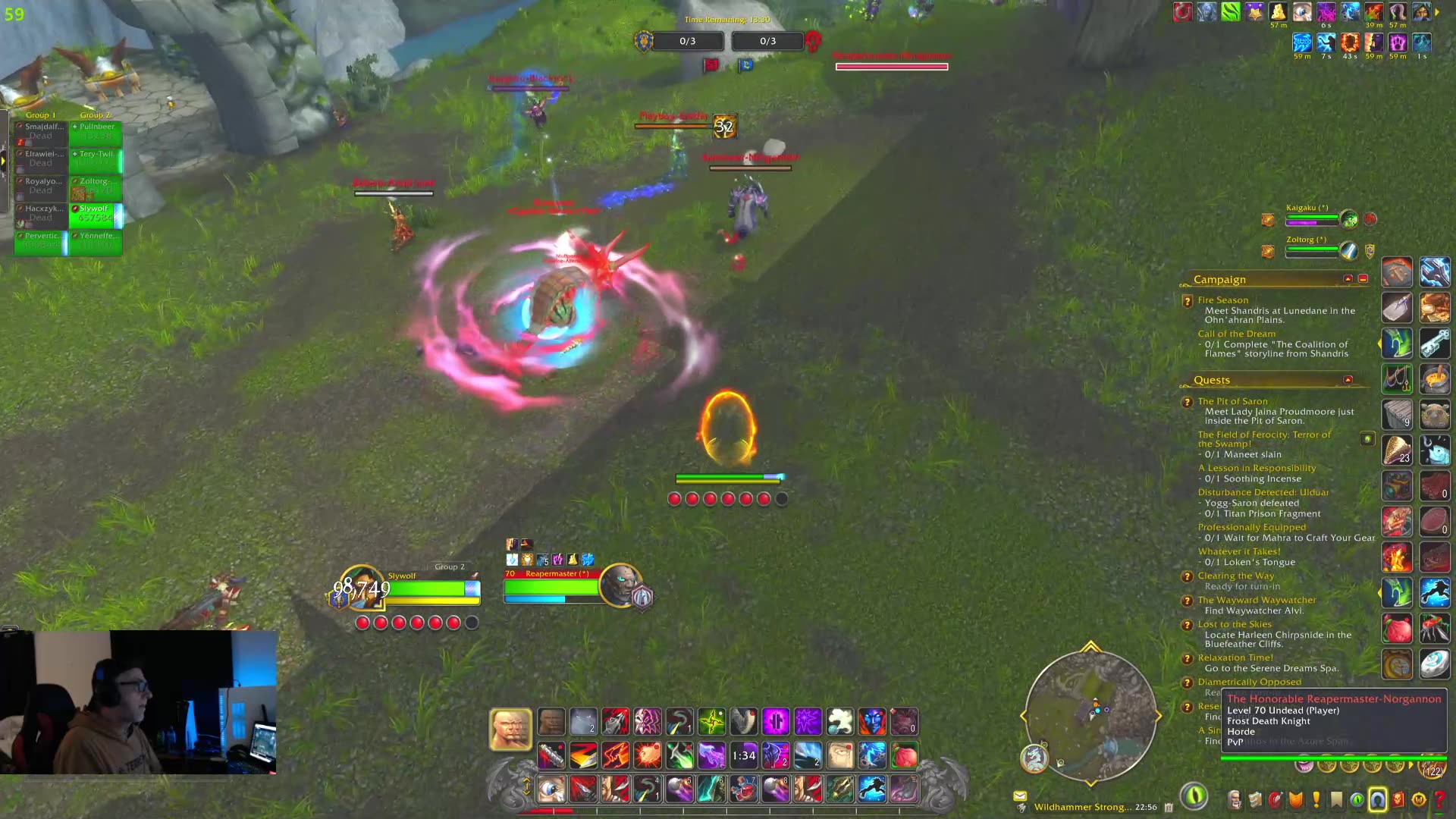Open the Guild panel orange shield icon
The image size is (1456, 819).
click(x=1294, y=799)
